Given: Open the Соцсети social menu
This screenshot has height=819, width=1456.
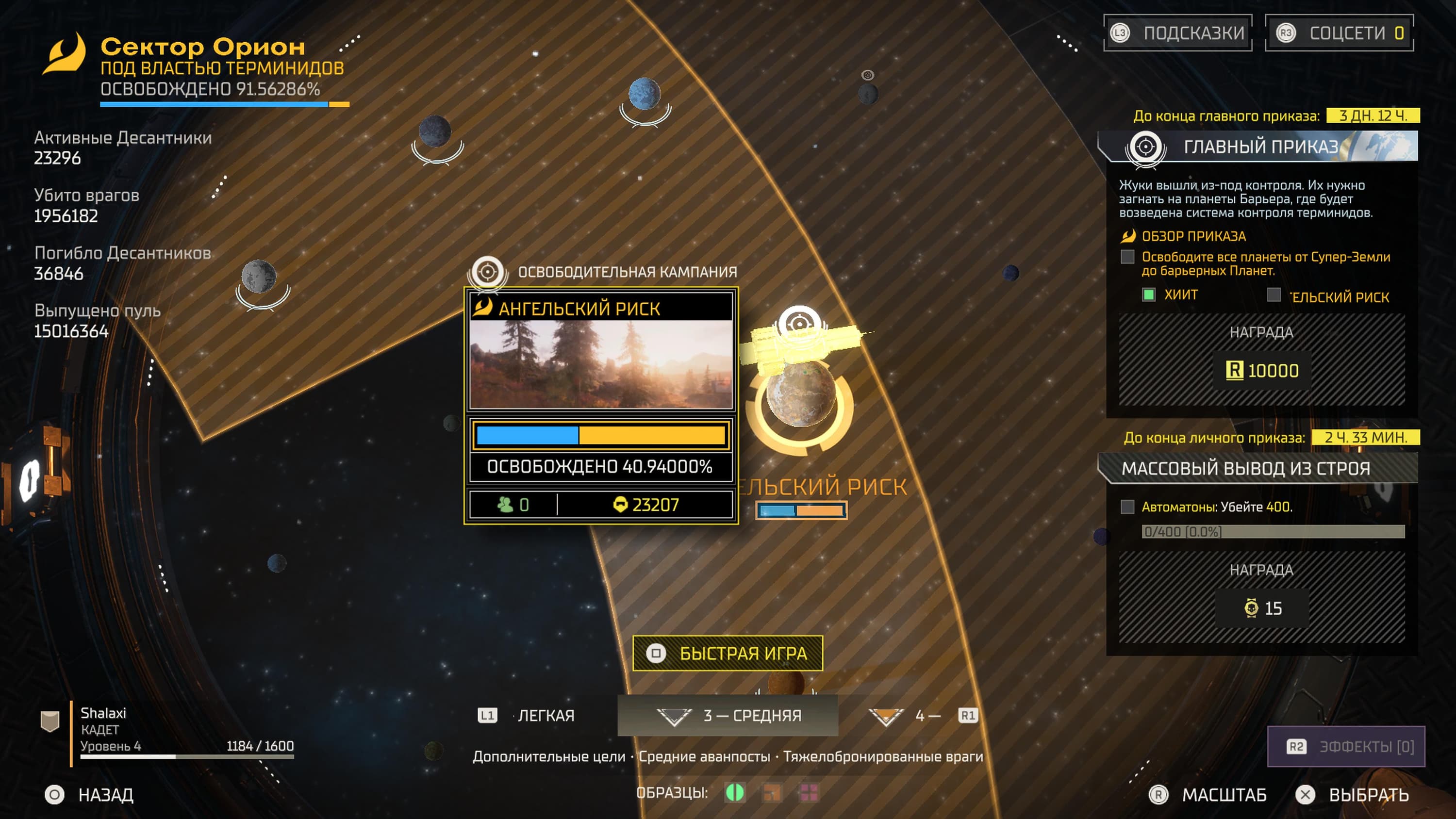Looking at the screenshot, I should coord(1339,33).
